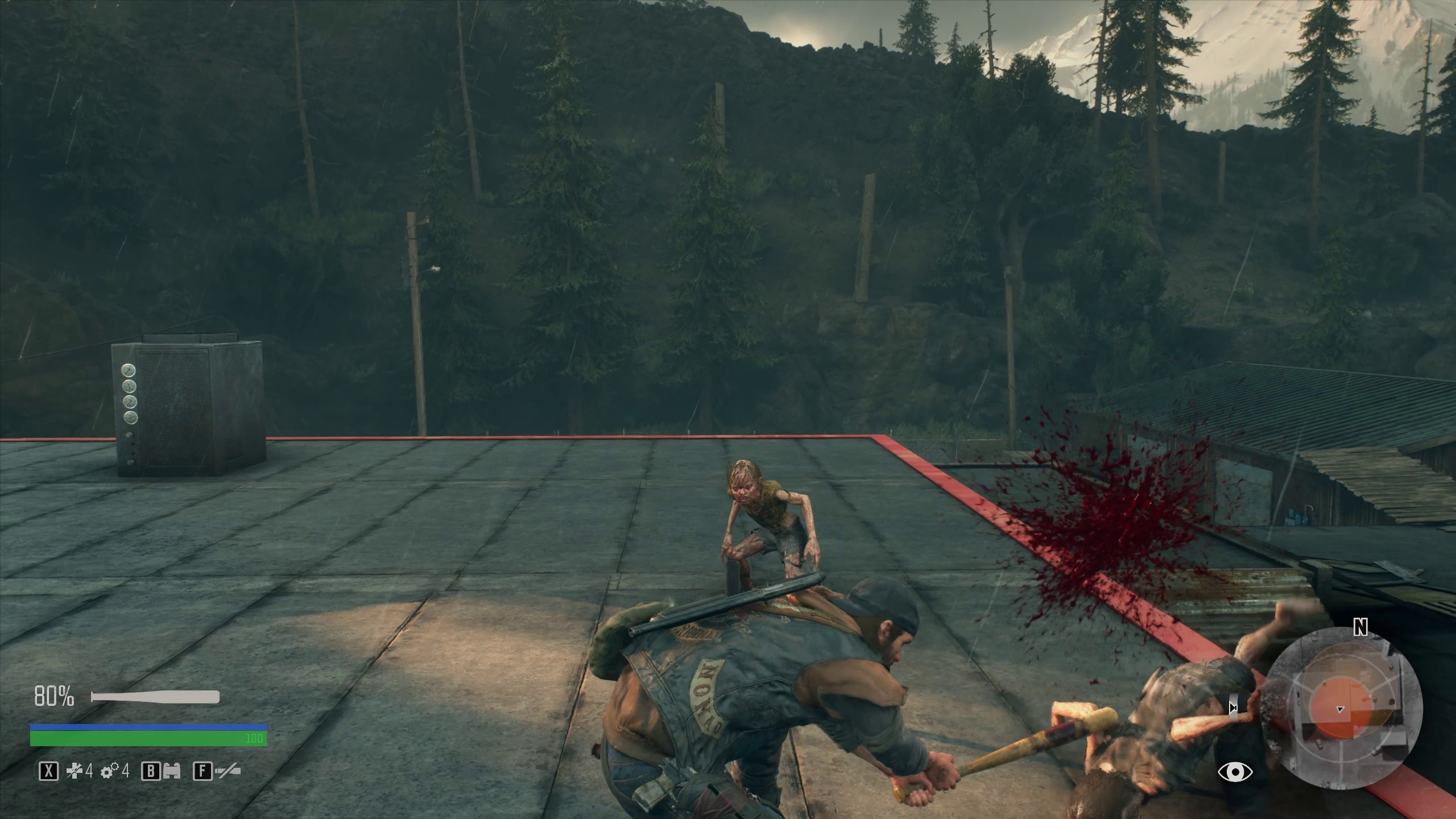Click the north N compass marker
Image resolution: width=1456 pixels, height=819 pixels.
(x=1360, y=627)
